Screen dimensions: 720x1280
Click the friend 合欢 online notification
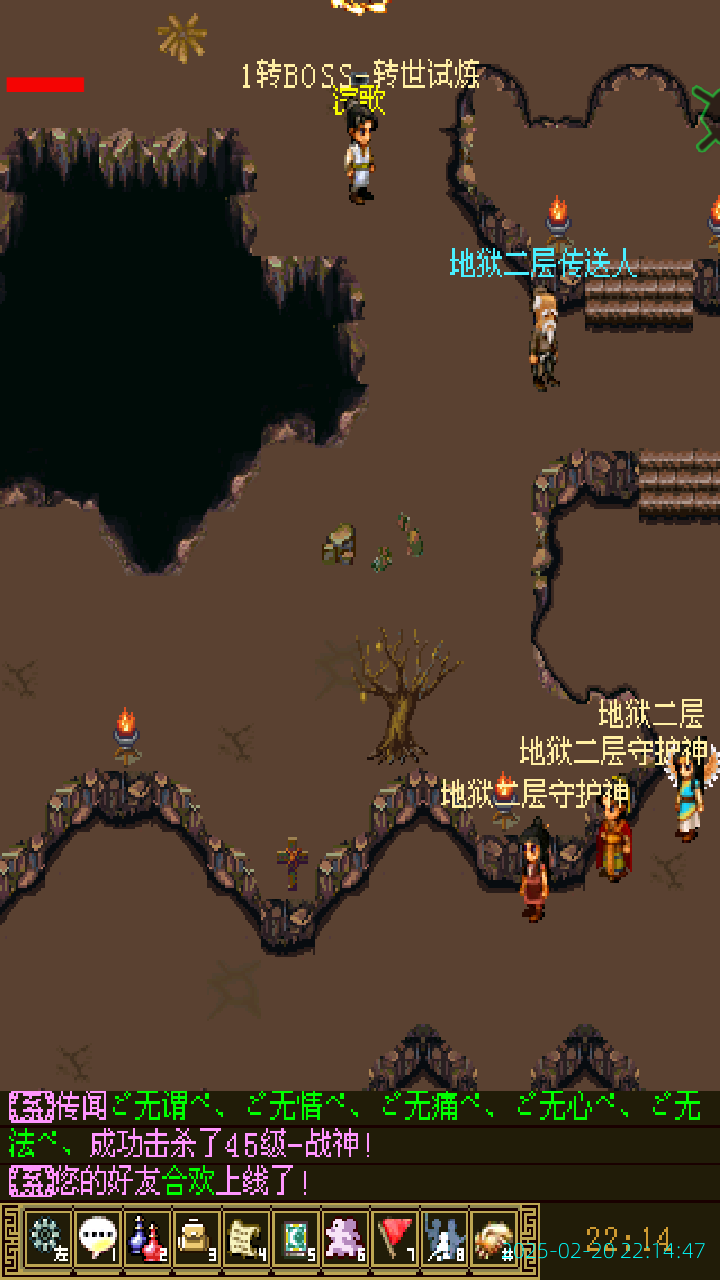(x=160, y=1182)
